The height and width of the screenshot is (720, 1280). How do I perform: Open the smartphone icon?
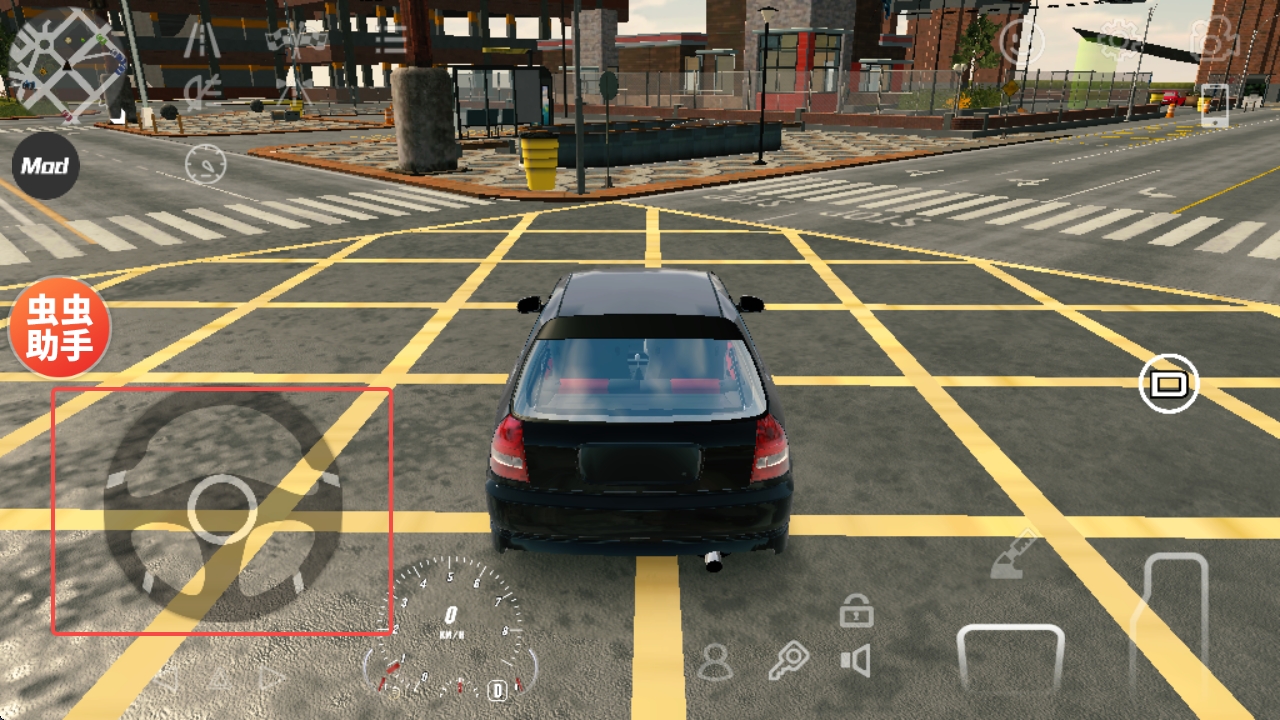1213,105
